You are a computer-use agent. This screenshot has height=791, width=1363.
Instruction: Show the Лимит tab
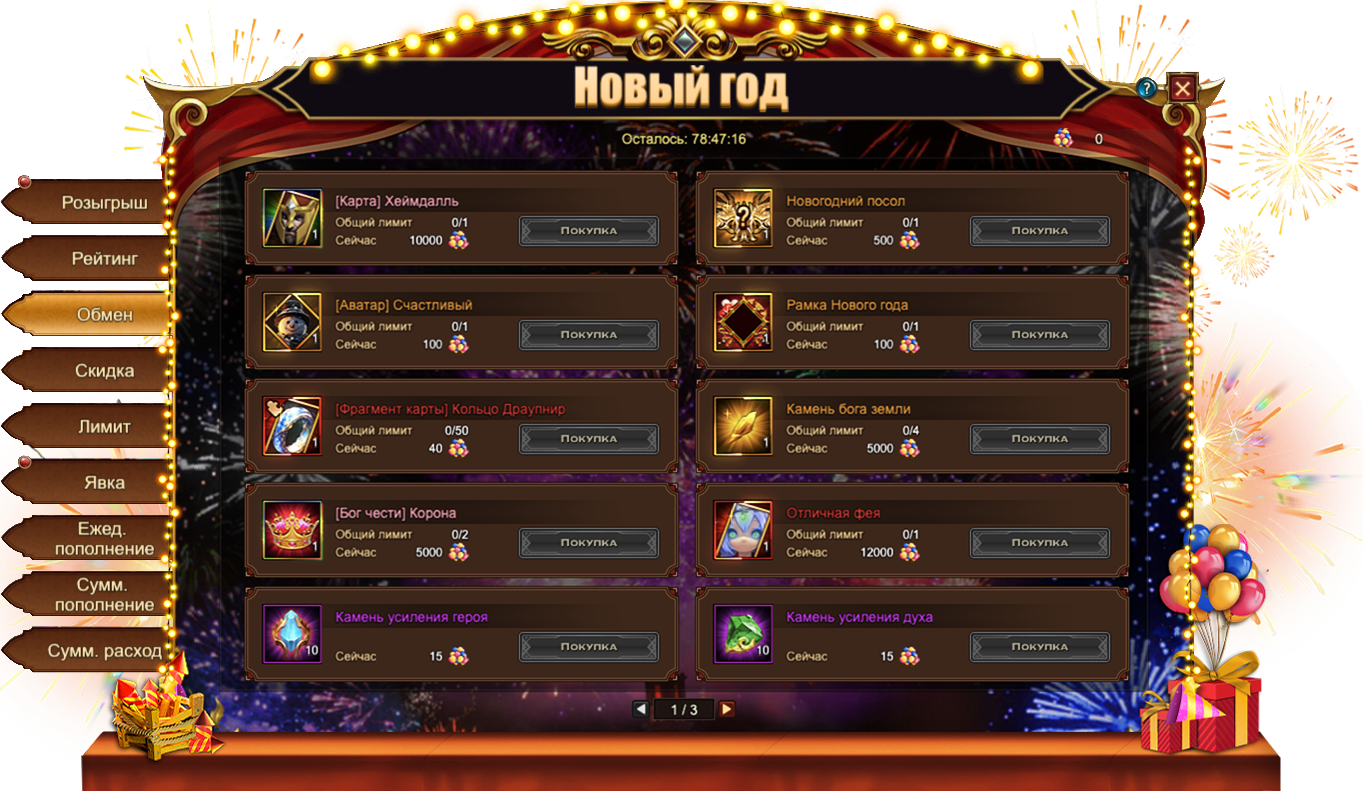pyautogui.click(x=104, y=427)
